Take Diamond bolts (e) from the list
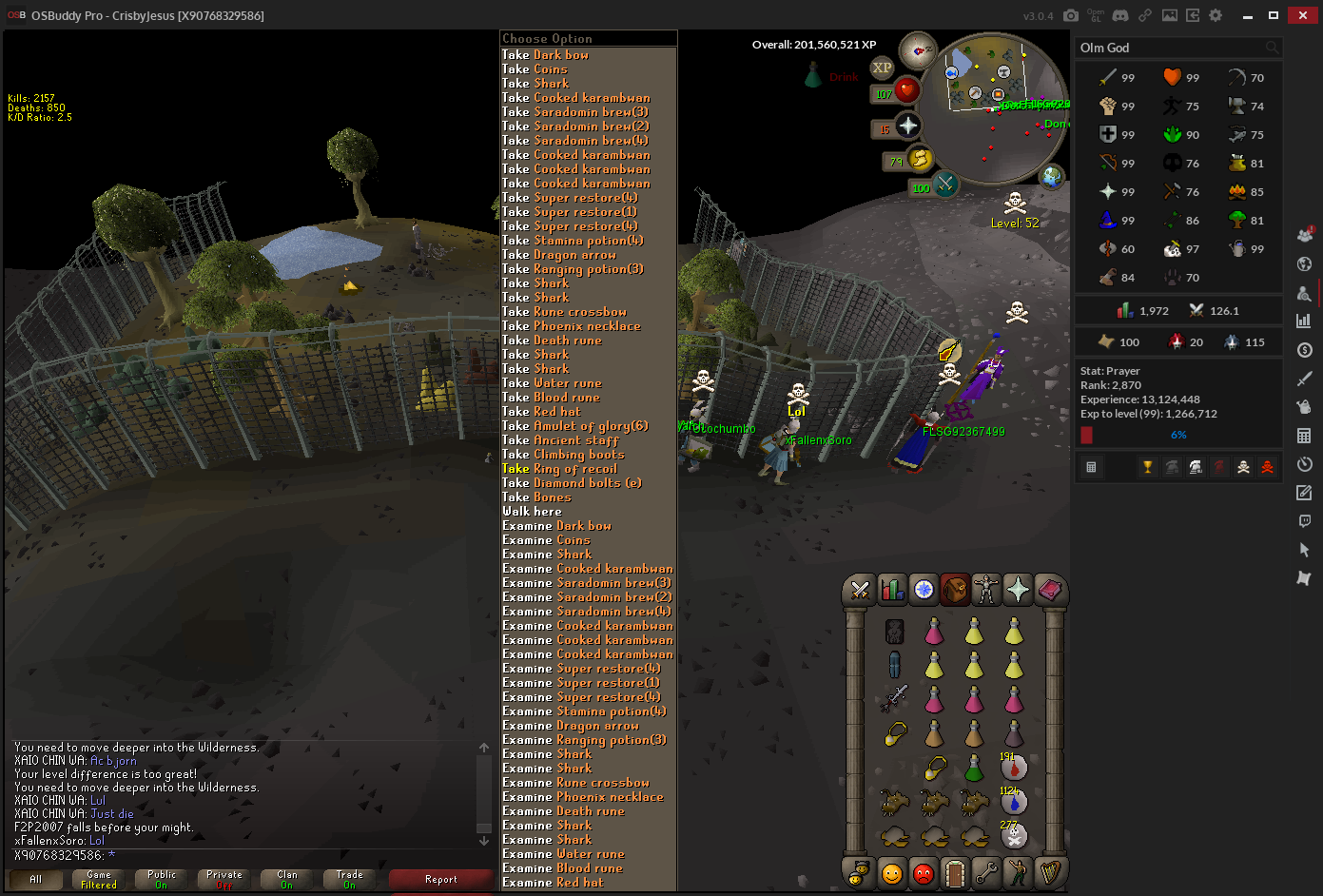1323x896 pixels. tap(572, 483)
